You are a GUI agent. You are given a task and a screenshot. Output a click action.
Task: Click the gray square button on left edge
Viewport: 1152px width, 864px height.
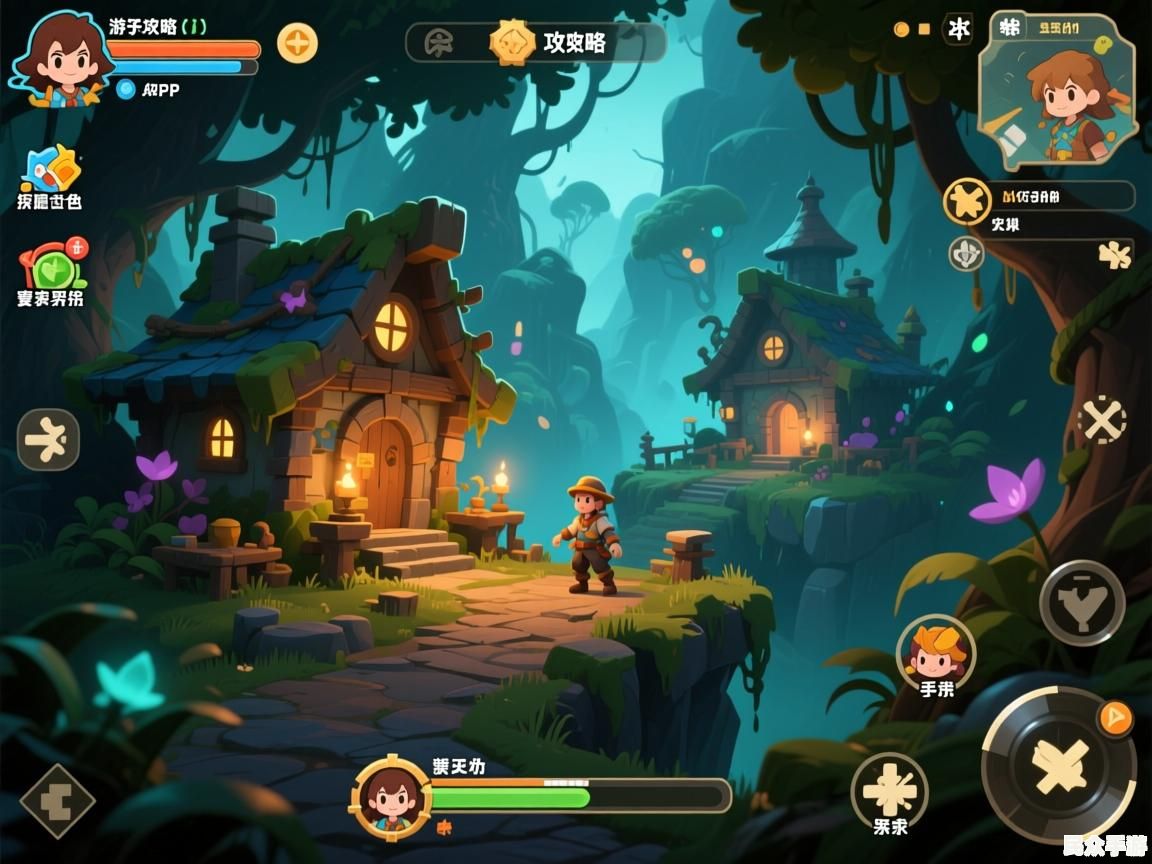[48, 439]
